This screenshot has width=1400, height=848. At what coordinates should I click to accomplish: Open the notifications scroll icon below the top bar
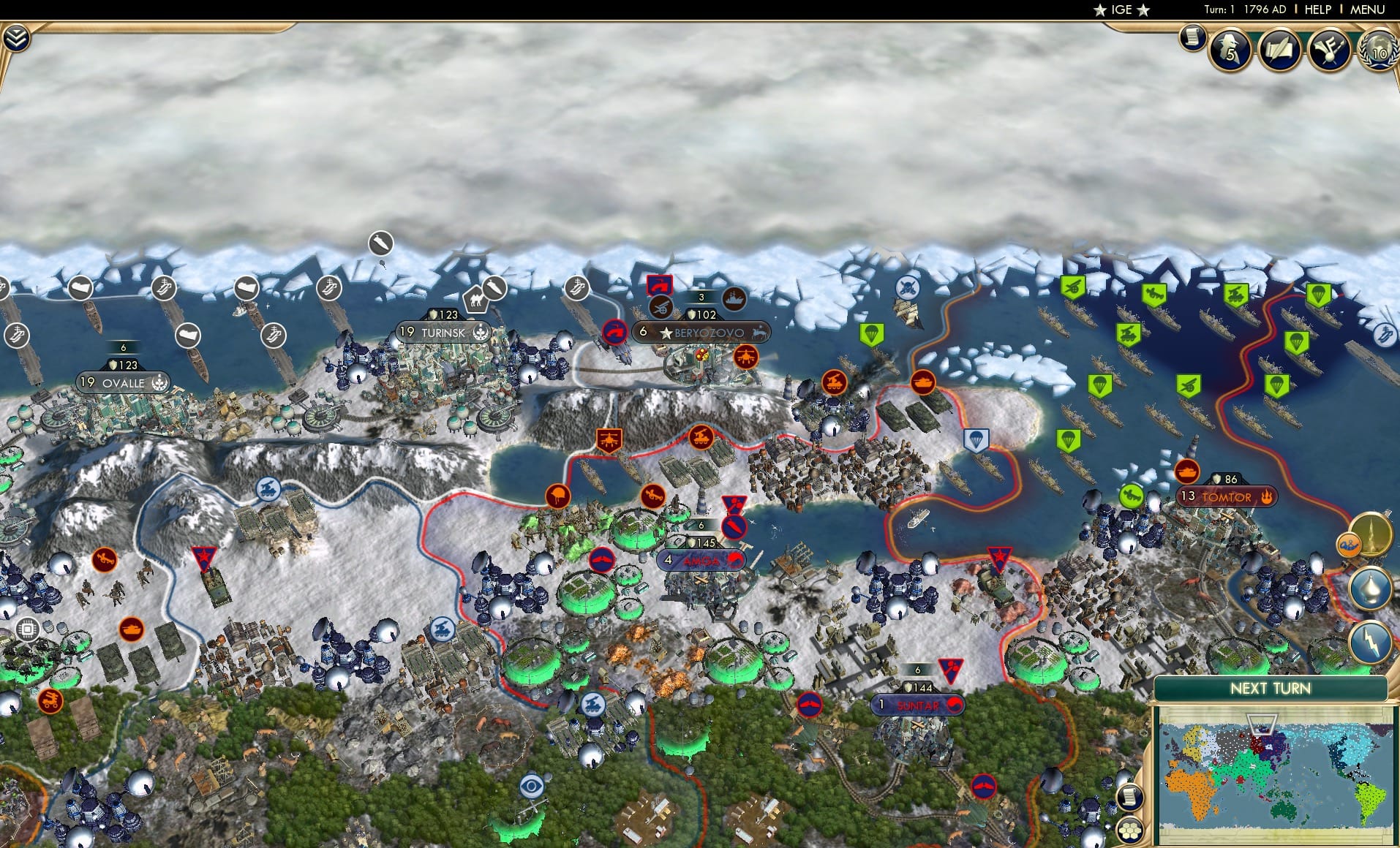(1192, 35)
